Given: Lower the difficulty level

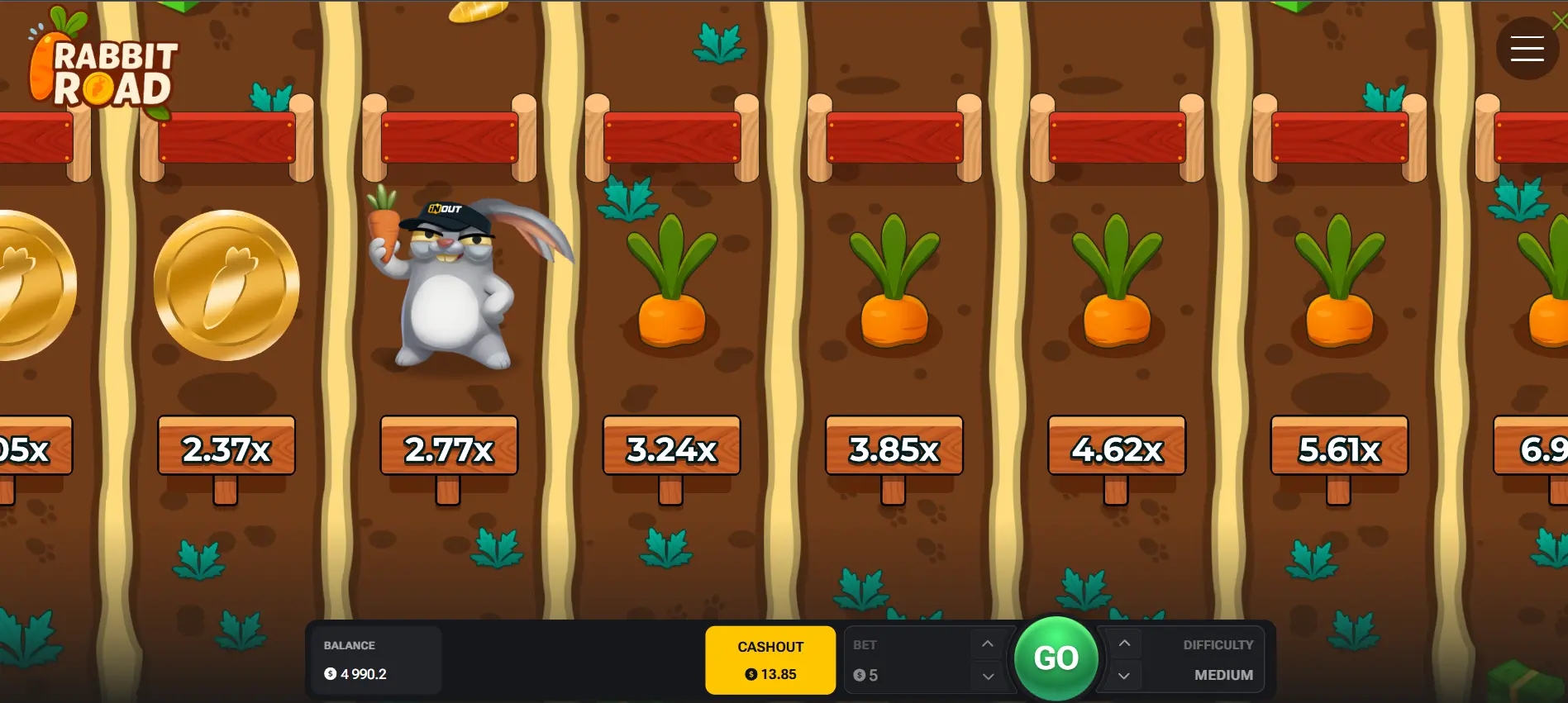Looking at the screenshot, I should [1124, 676].
